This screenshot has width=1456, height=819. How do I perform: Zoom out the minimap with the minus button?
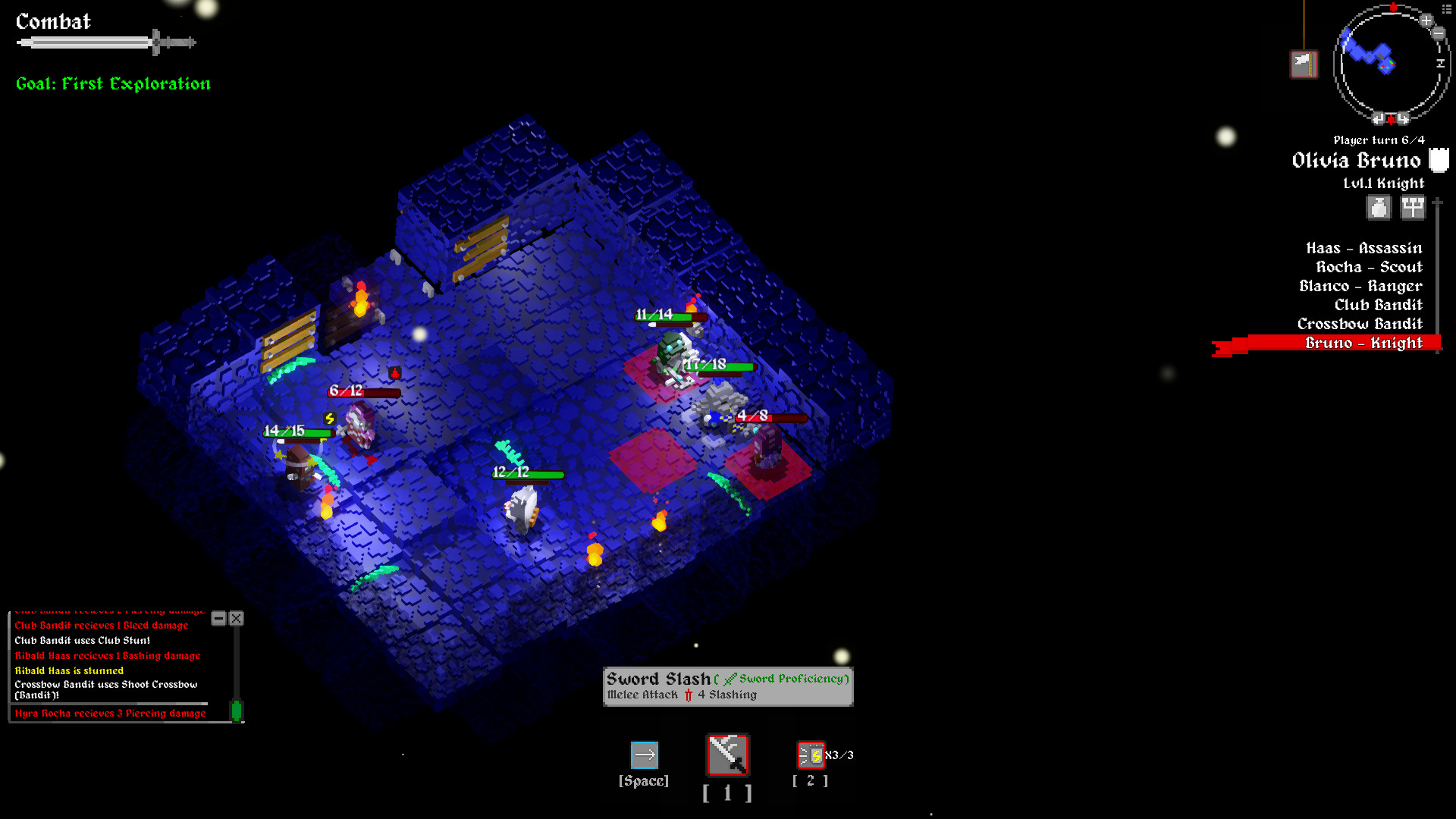tap(1438, 33)
